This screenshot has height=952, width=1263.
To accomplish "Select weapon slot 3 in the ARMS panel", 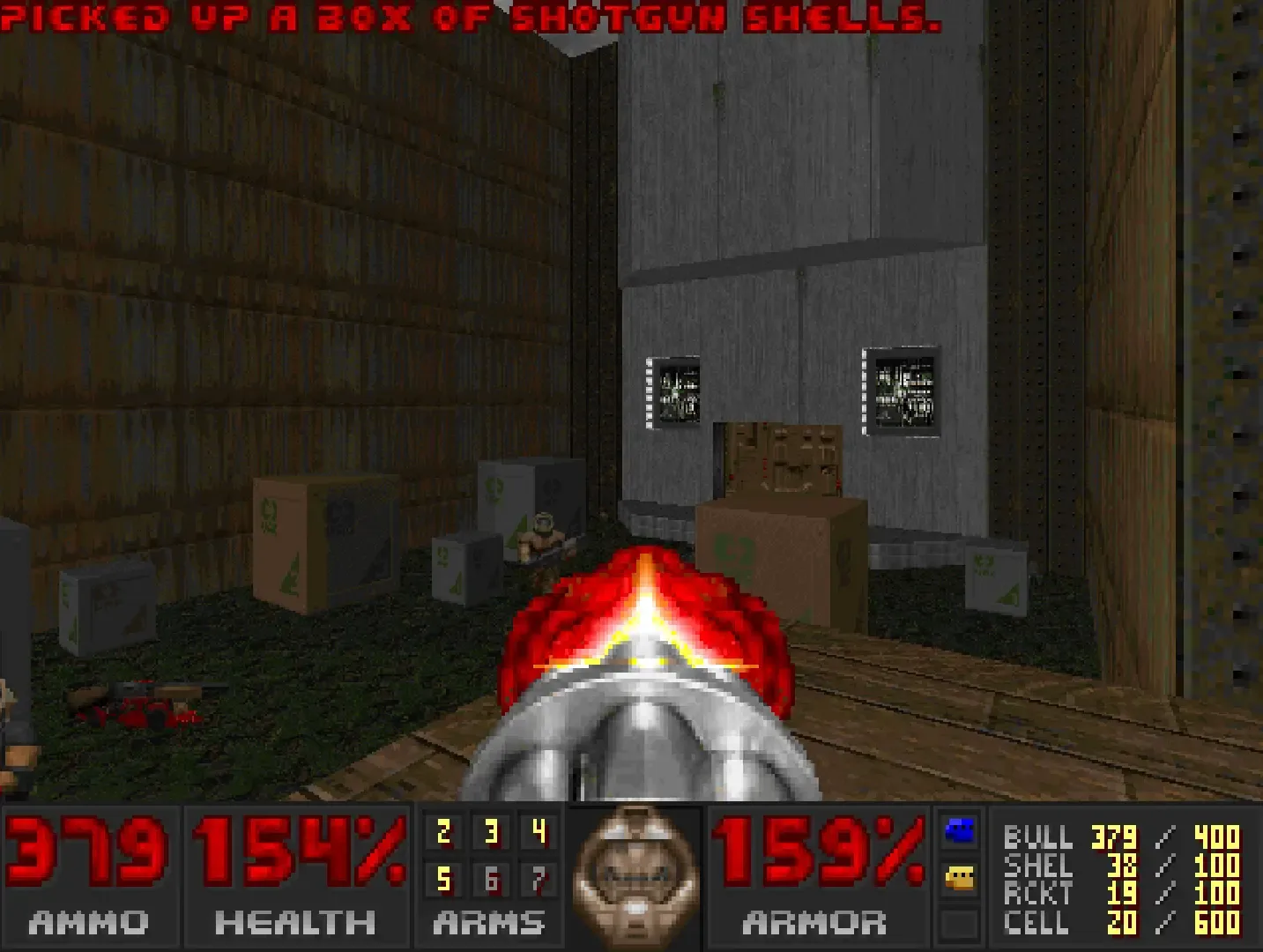I will (491, 830).
